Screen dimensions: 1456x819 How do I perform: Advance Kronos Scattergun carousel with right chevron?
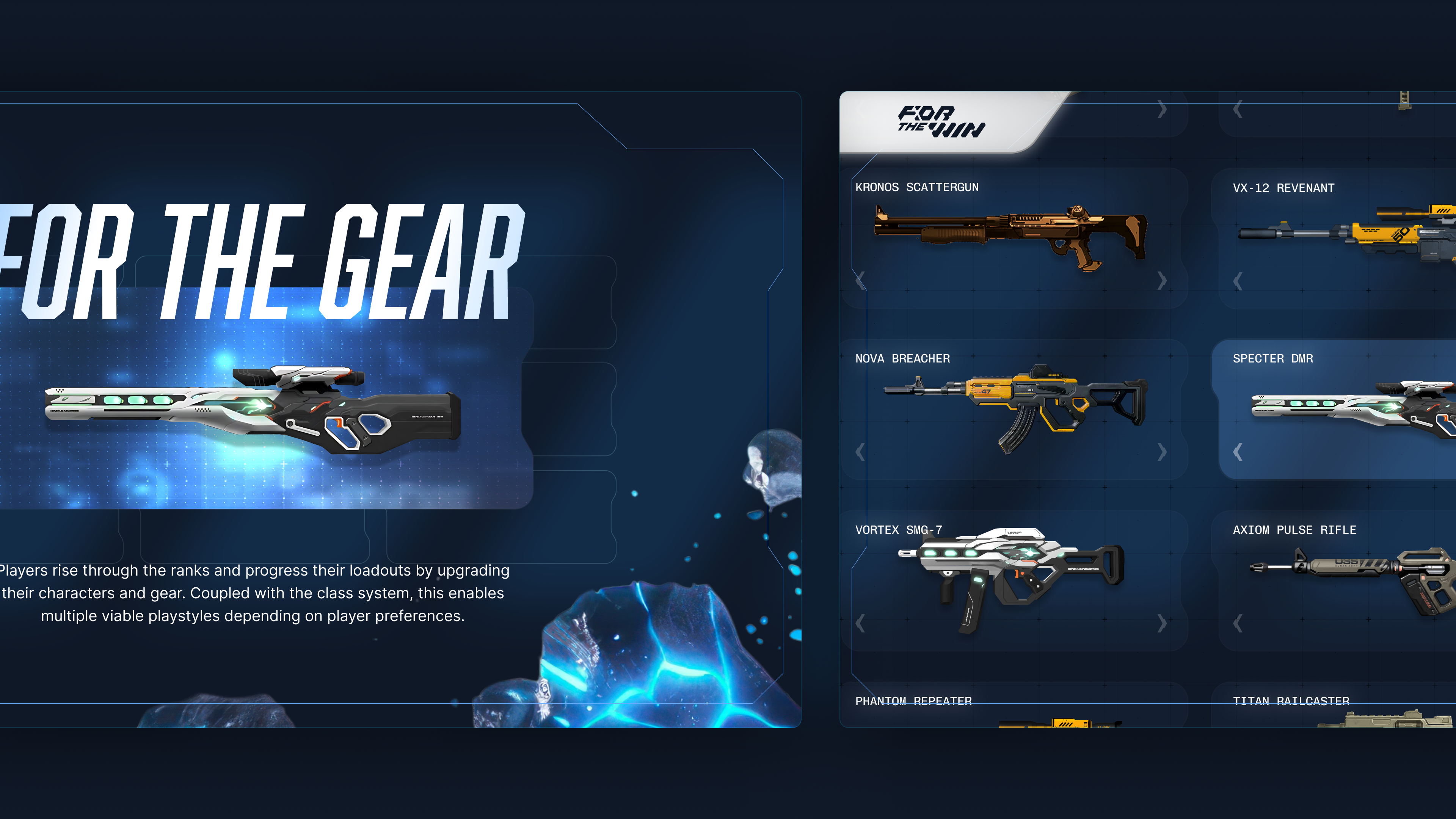click(x=1163, y=281)
